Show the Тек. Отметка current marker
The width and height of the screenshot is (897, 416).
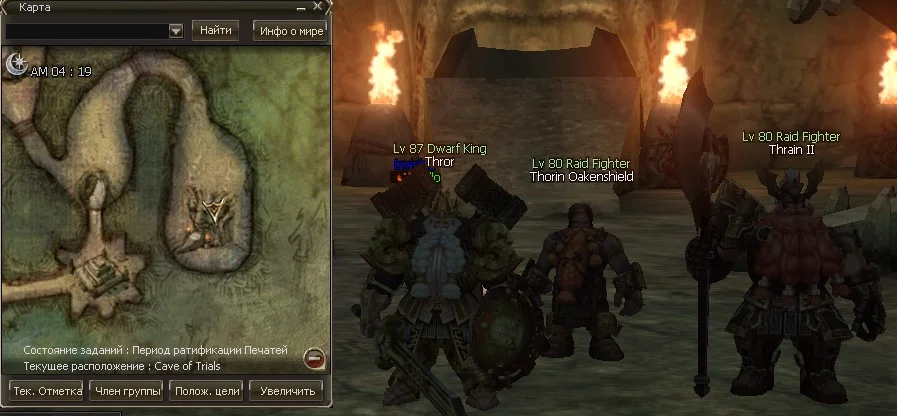click(45, 390)
